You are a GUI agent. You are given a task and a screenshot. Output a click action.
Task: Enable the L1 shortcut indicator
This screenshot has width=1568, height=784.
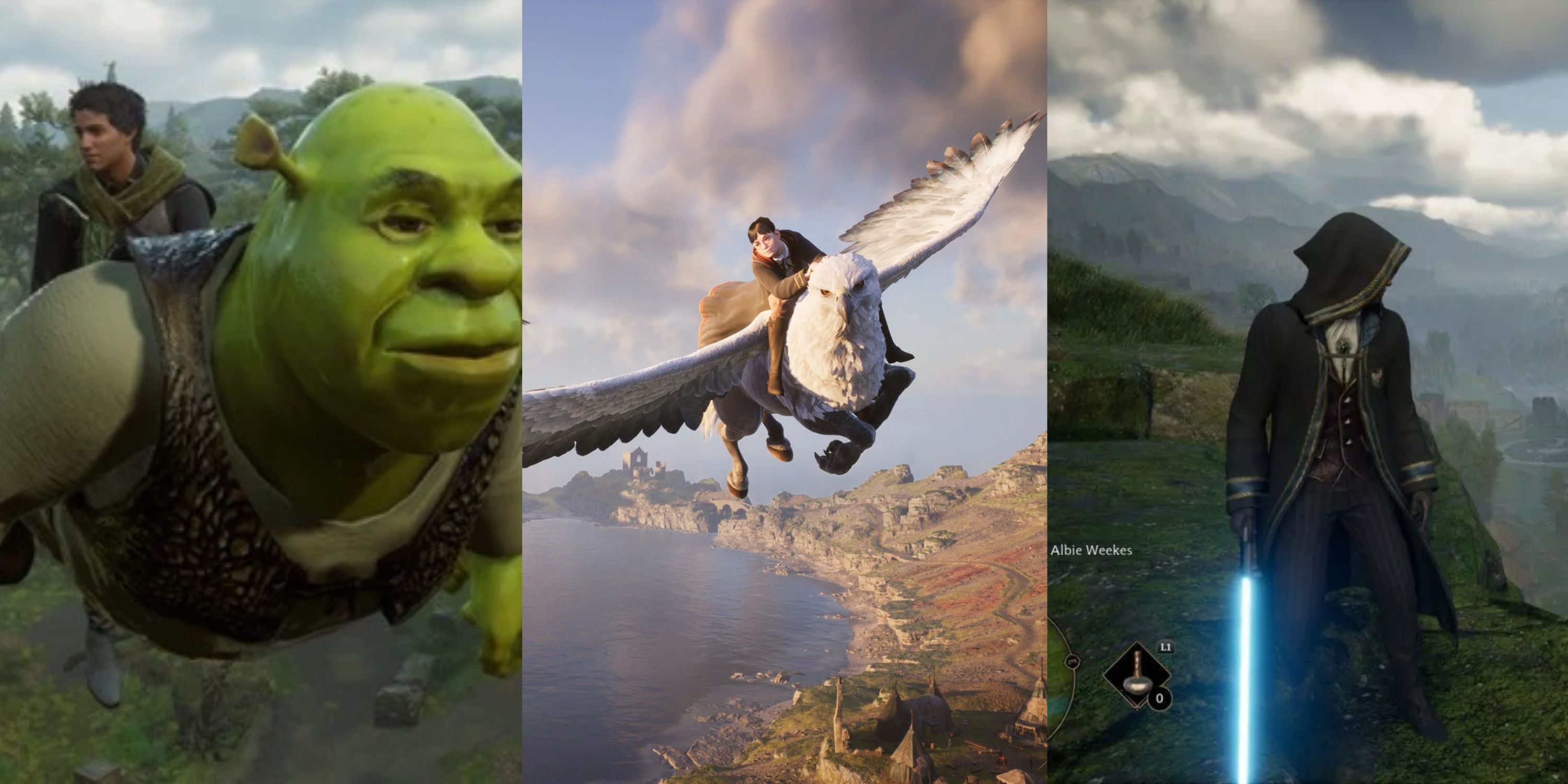point(1166,648)
